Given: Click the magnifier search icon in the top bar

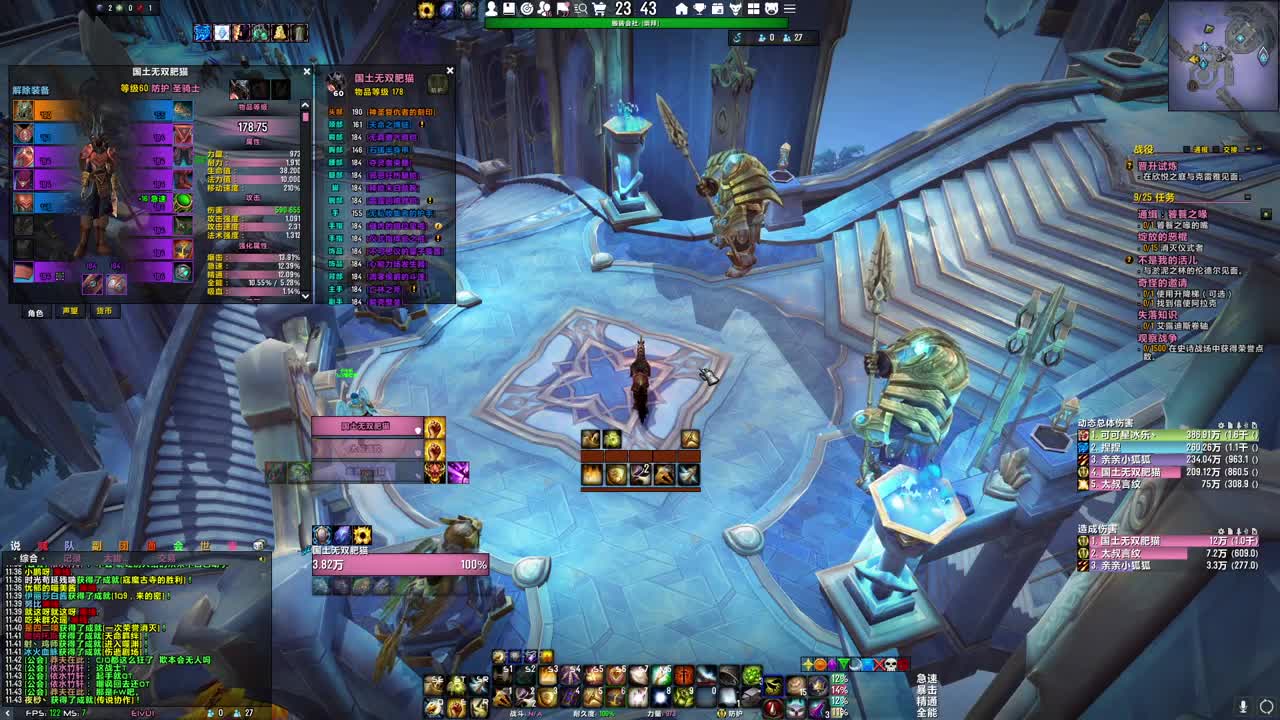Looking at the screenshot, I should pos(582,9).
